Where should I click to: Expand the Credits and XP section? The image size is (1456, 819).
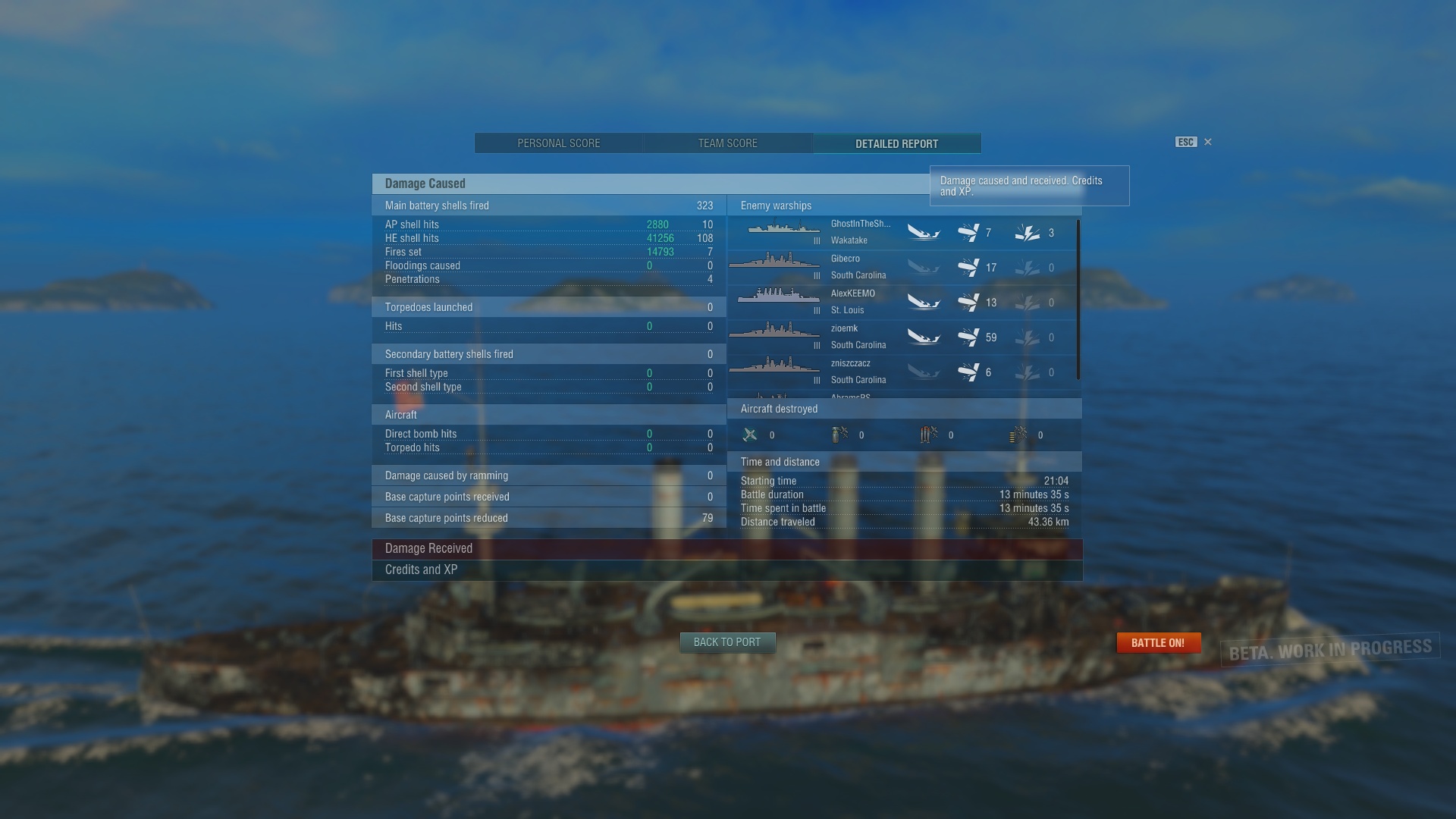726,570
